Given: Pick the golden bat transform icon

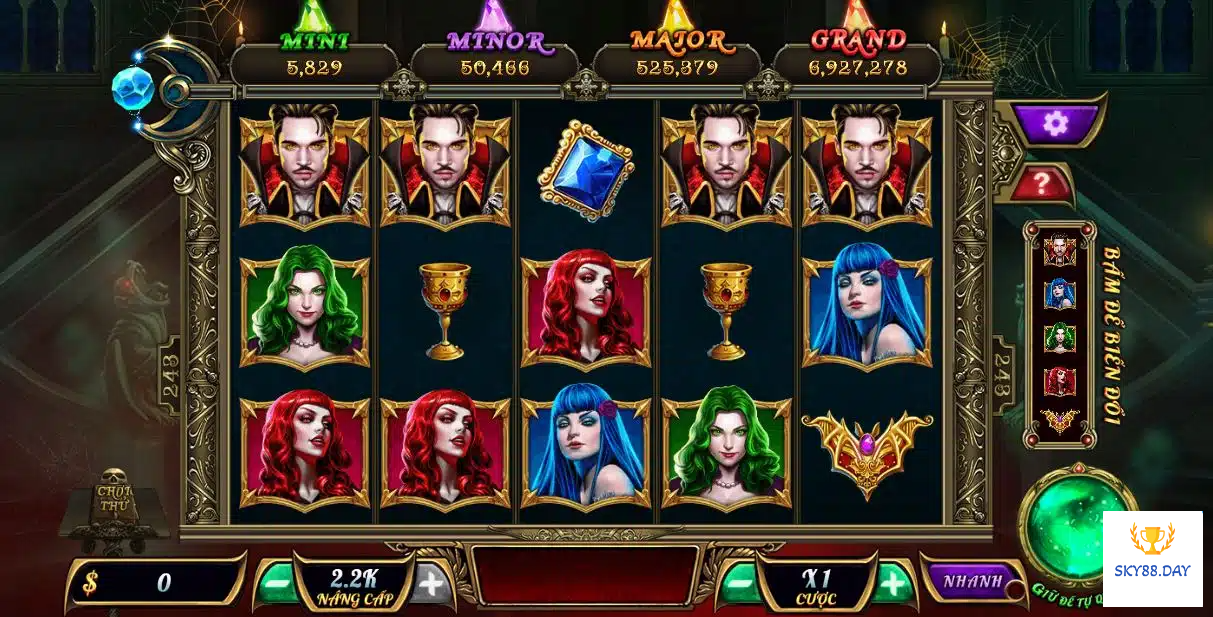Looking at the screenshot, I should [1059, 421].
